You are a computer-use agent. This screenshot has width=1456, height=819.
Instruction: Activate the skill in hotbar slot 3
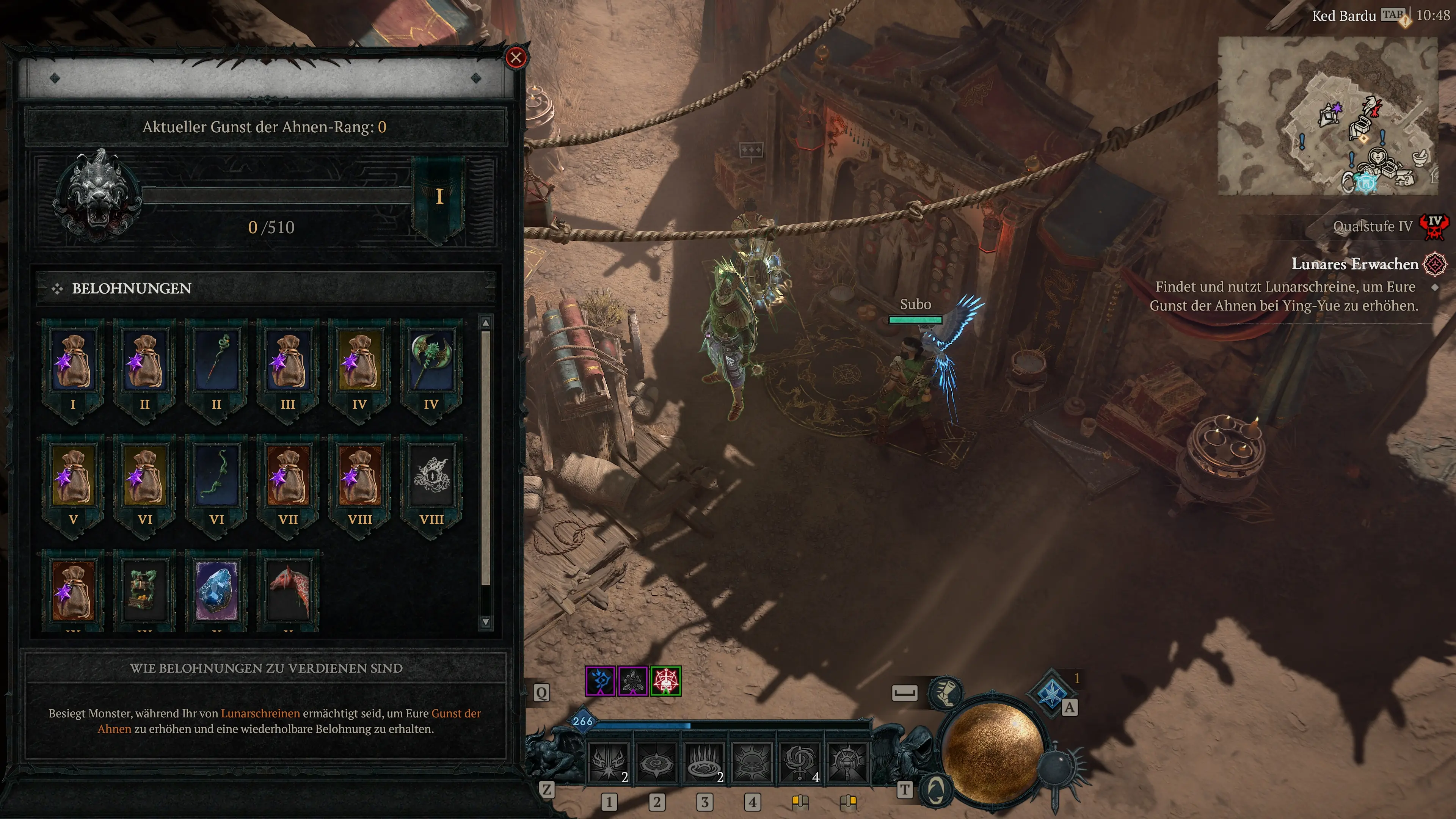coord(704,763)
